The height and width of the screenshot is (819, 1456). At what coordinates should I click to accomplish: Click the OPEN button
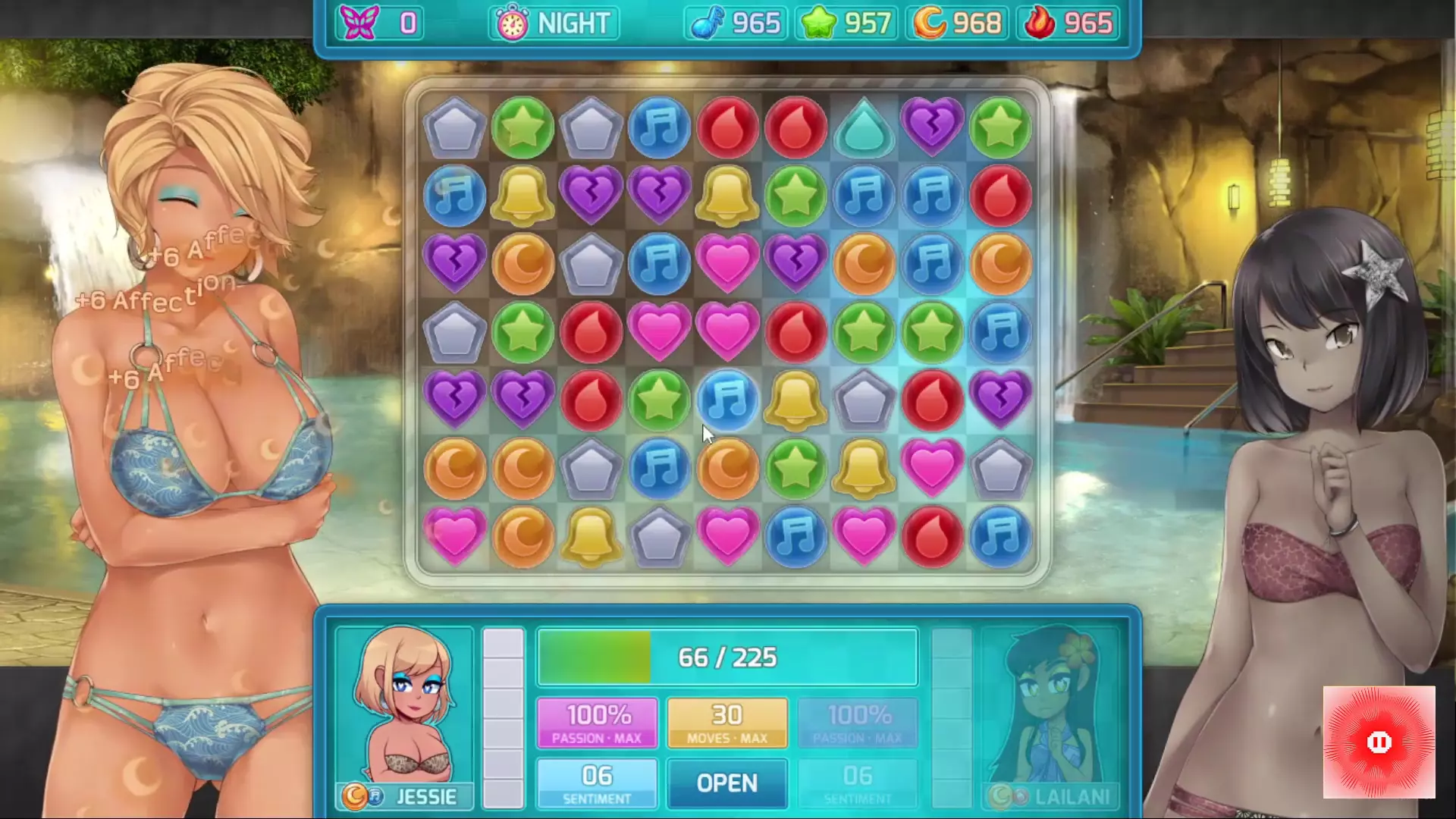726,783
